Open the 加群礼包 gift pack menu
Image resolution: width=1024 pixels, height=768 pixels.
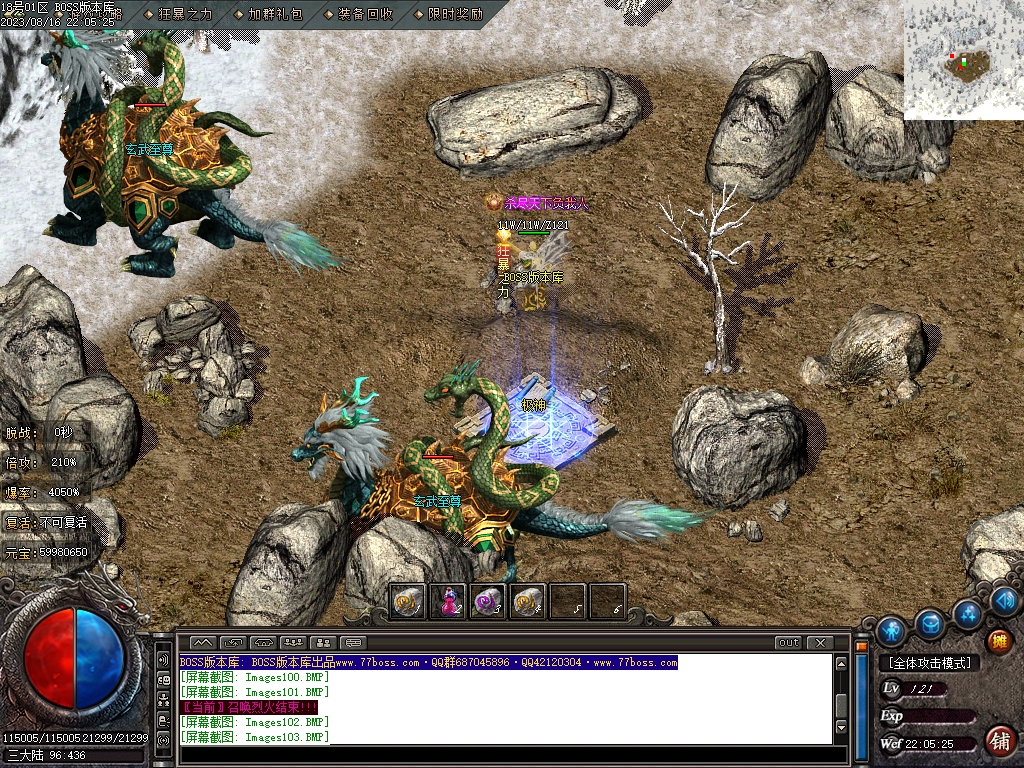pyautogui.click(x=268, y=14)
